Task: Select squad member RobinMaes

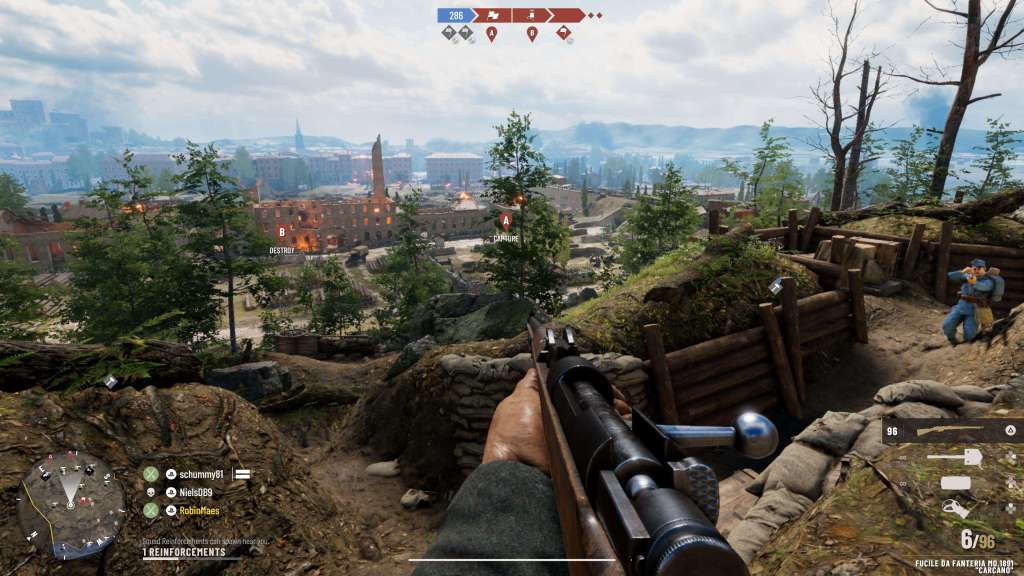Action: tap(191, 510)
